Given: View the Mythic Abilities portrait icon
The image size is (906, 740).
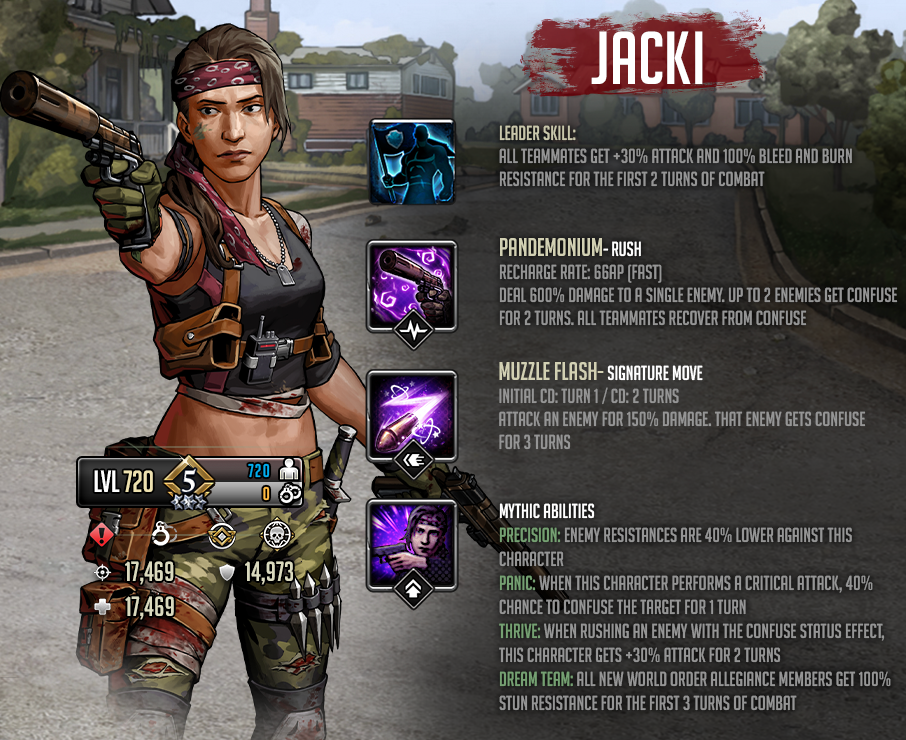Looking at the screenshot, I should coord(412,544).
